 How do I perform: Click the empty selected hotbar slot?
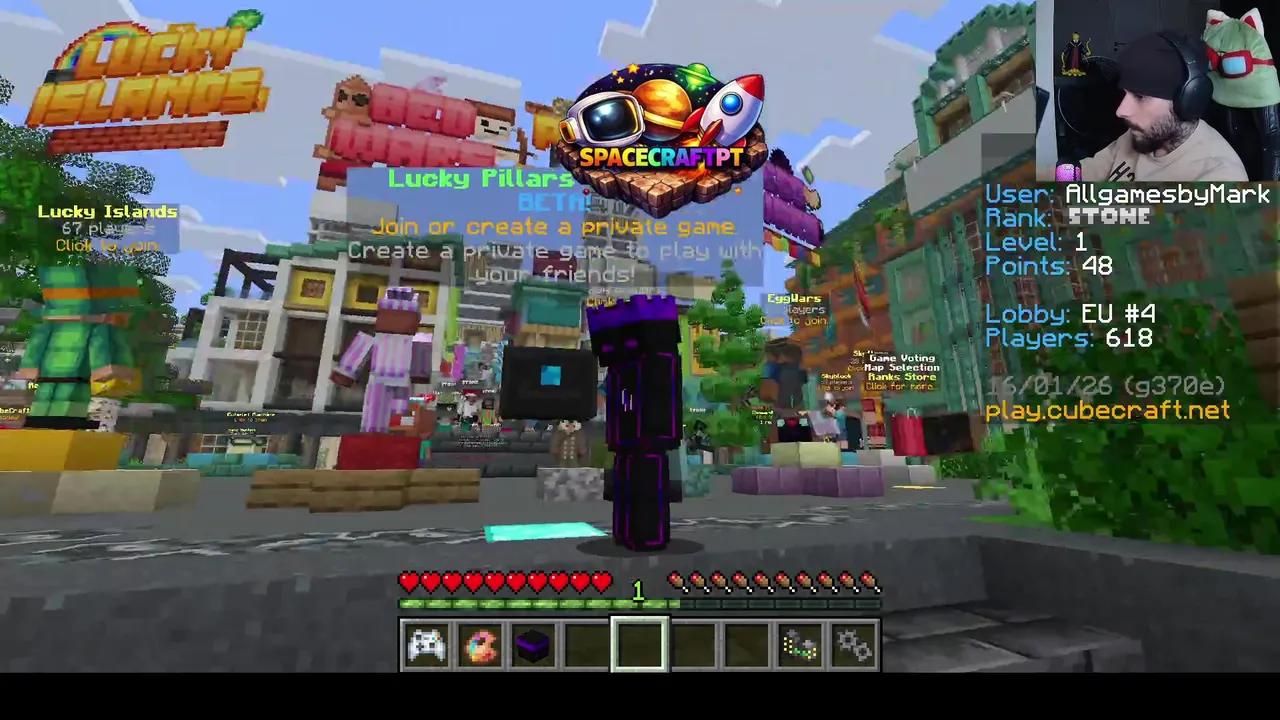pyautogui.click(x=639, y=644)
